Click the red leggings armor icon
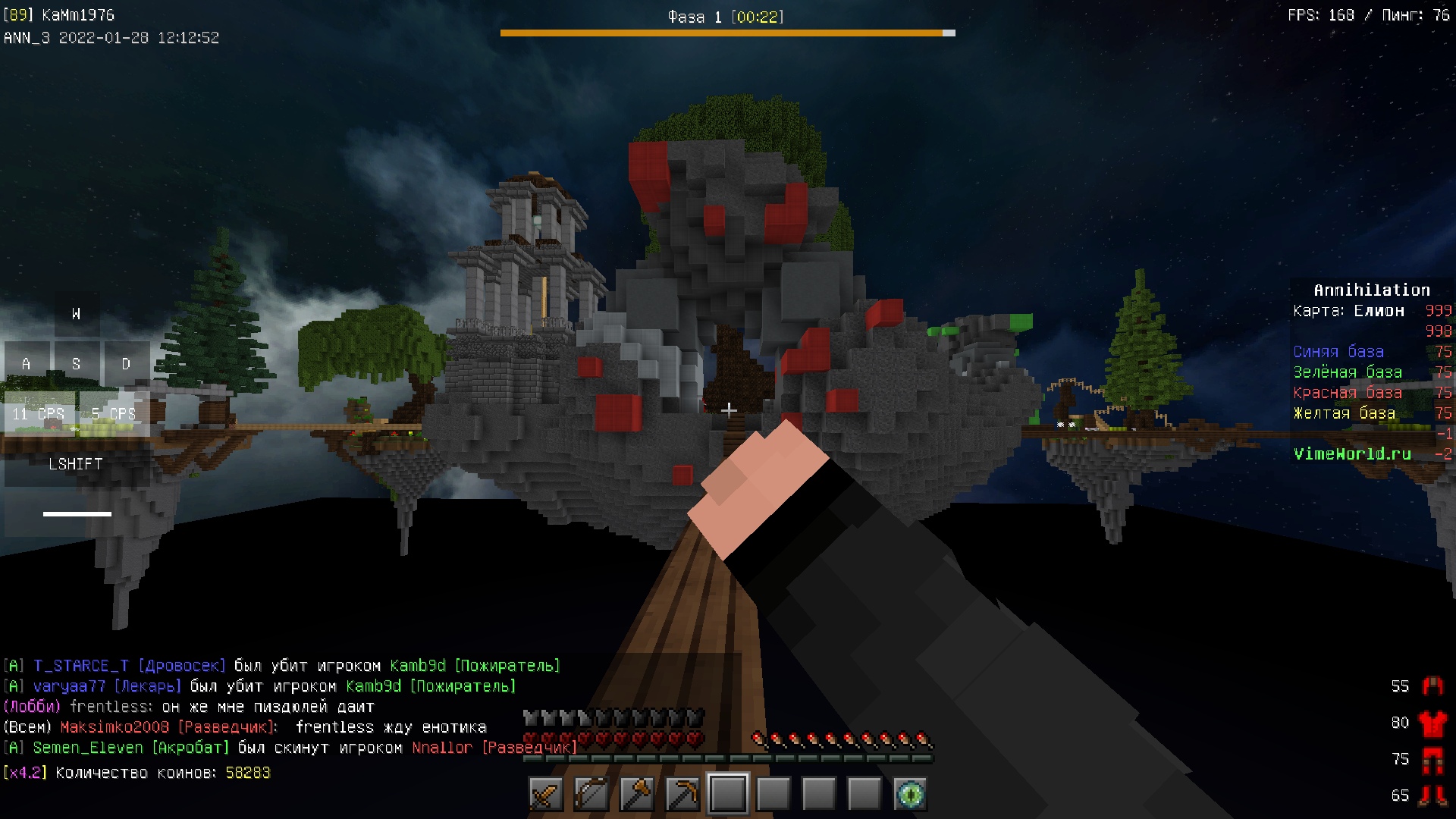 click(x=1432, y=759)
